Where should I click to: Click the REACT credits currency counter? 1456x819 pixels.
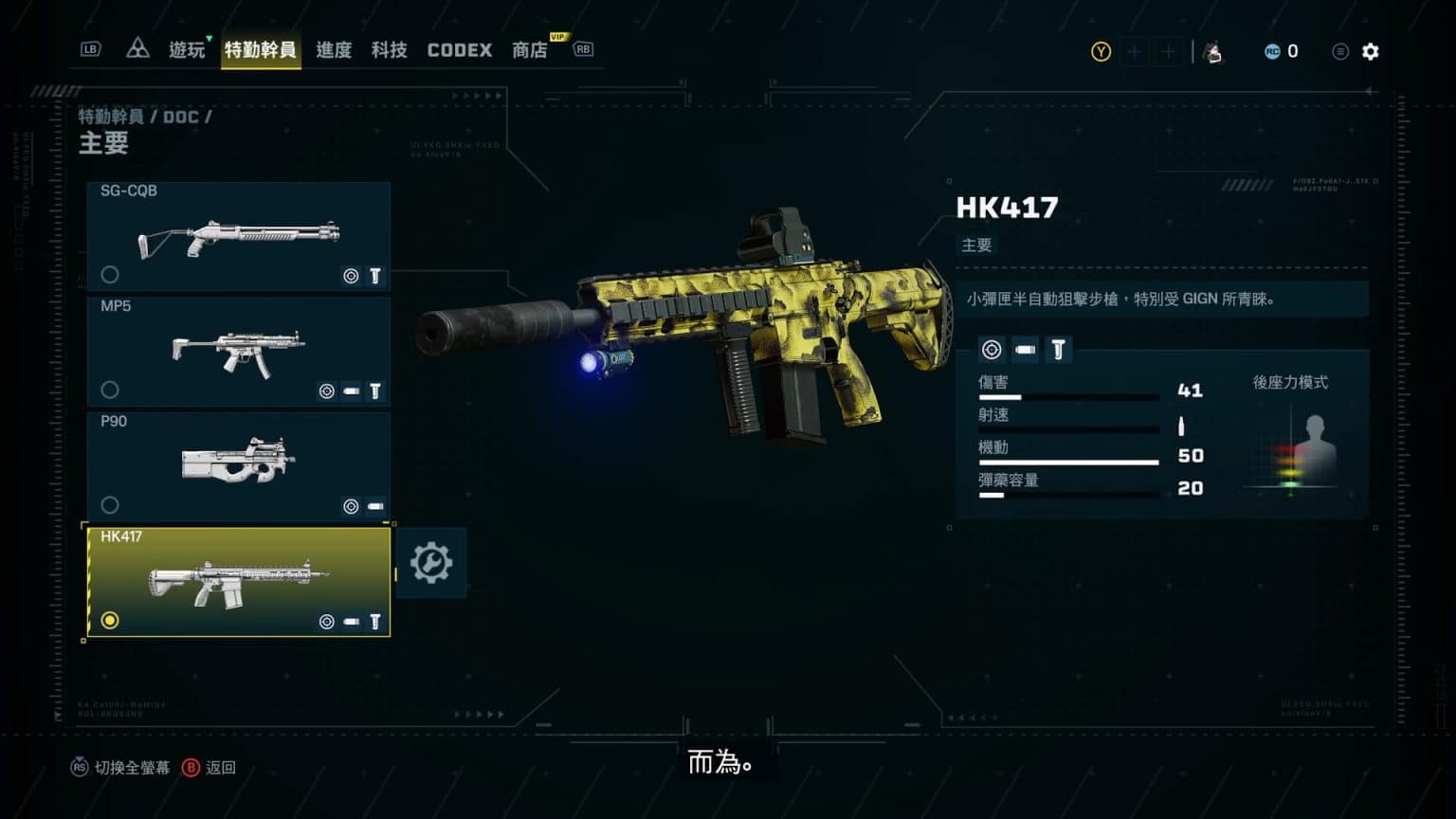1282,51
